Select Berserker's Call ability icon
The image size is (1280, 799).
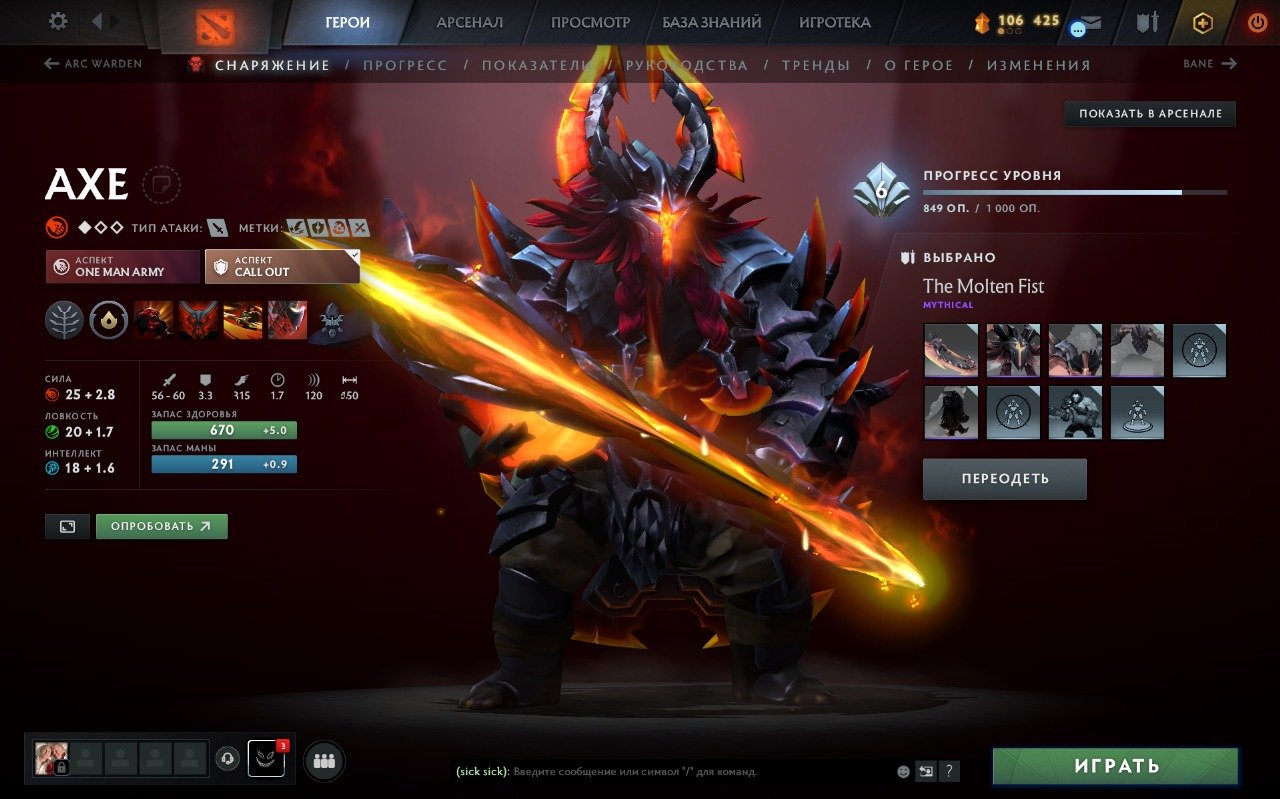(155, 319)
